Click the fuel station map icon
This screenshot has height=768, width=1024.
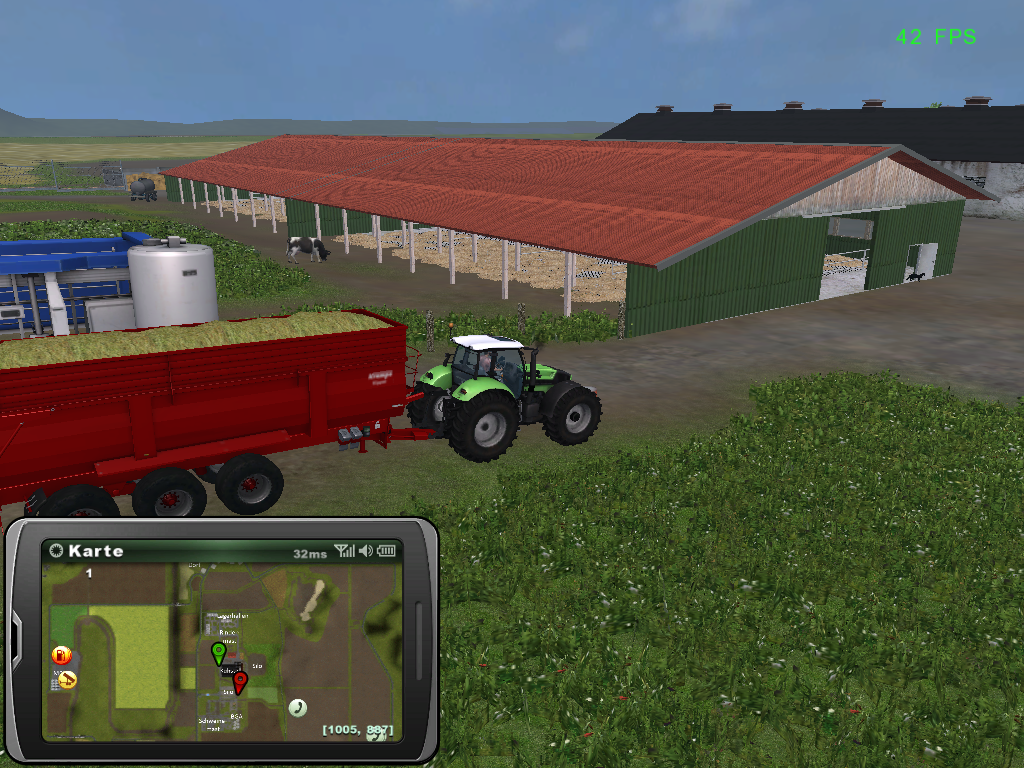coord(62,656)
